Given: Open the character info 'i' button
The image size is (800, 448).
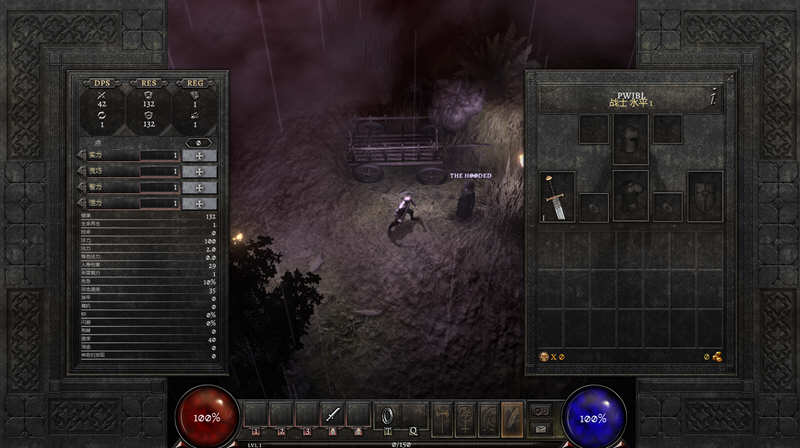Looking at the screenshot, I should (x=712, y=98).
